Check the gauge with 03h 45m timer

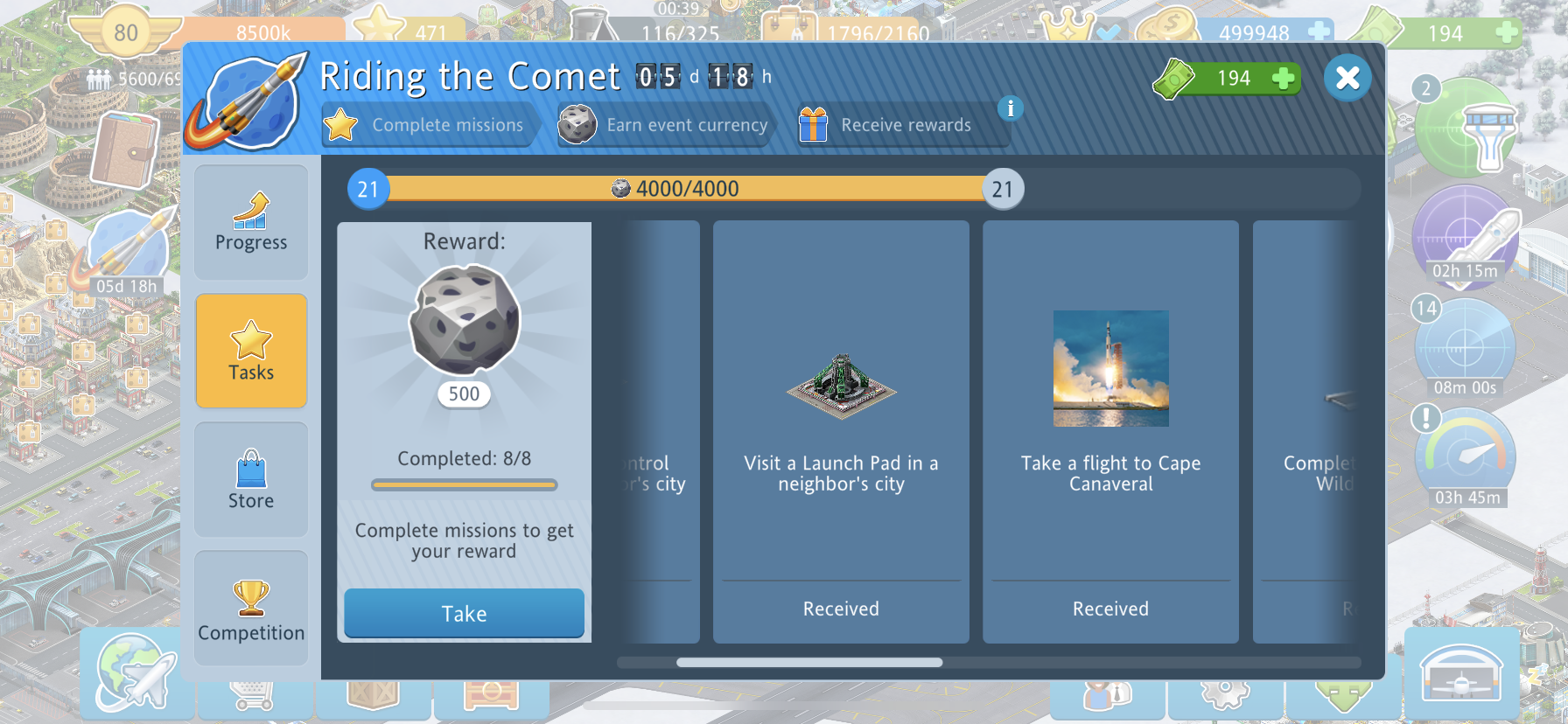point(1466,456)
